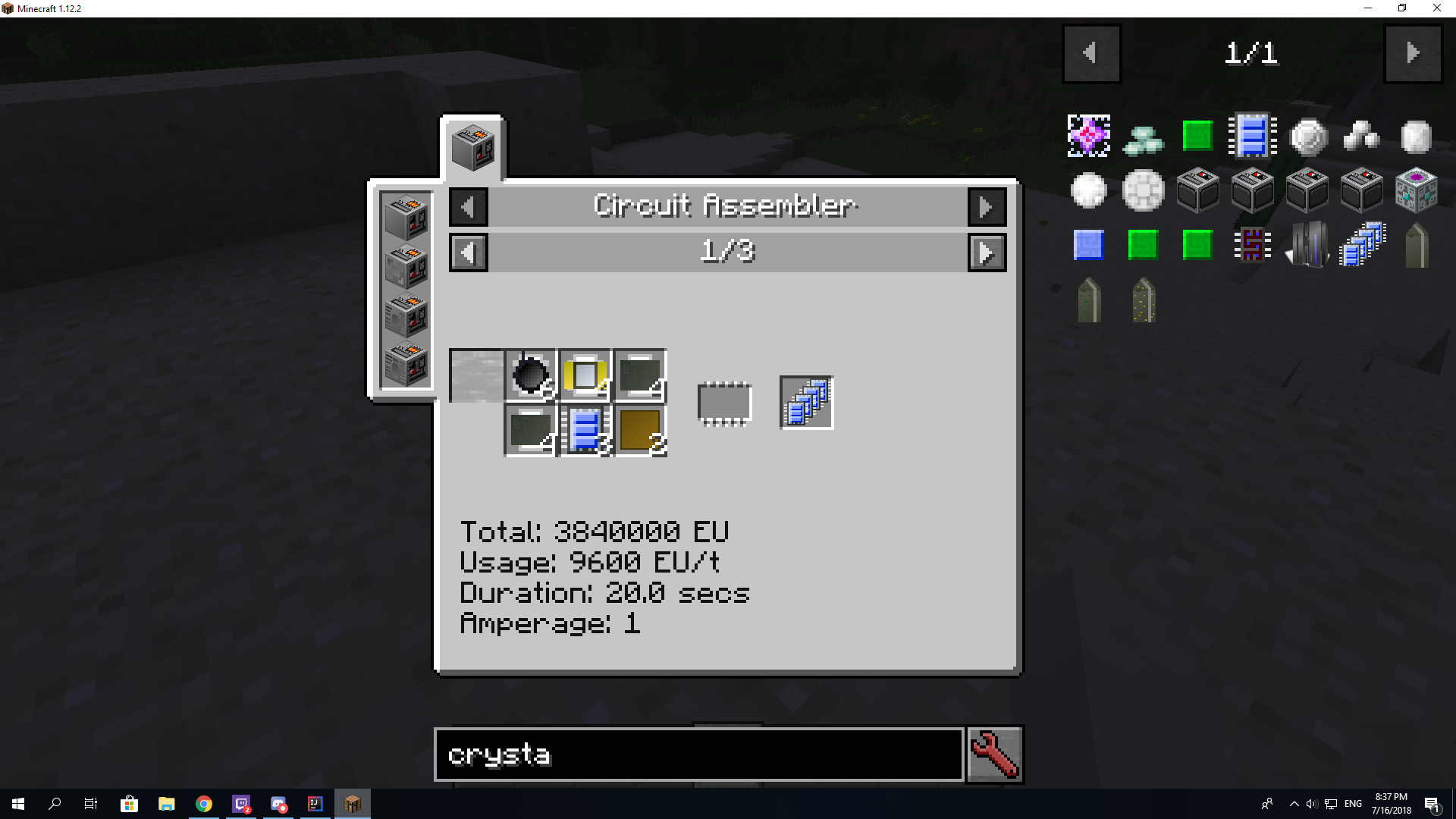
Task: Click inside the search bar containing crysta
Action: (698, 755)
